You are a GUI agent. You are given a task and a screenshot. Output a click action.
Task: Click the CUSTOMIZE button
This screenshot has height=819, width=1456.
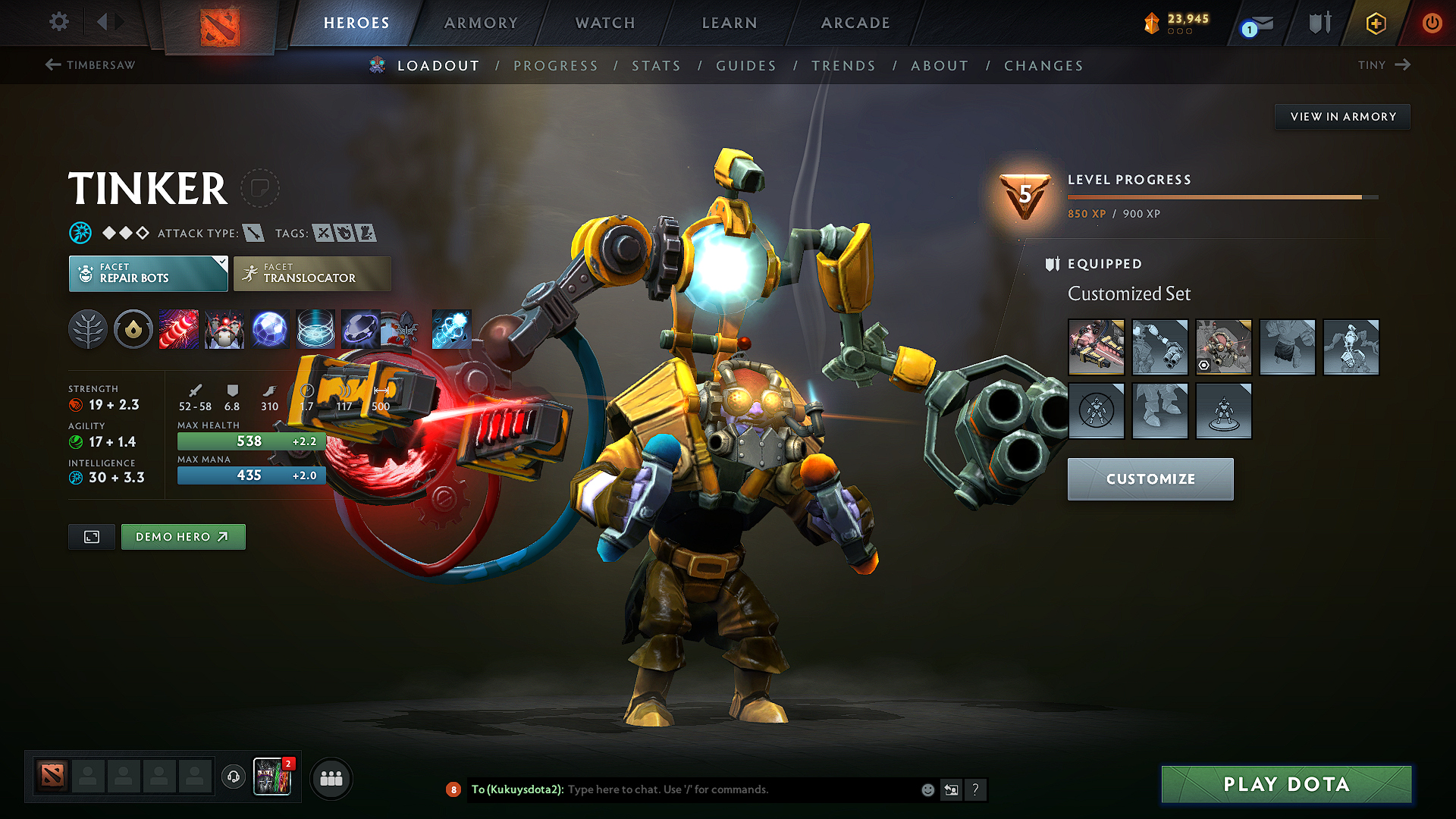tap(1150, 479)
